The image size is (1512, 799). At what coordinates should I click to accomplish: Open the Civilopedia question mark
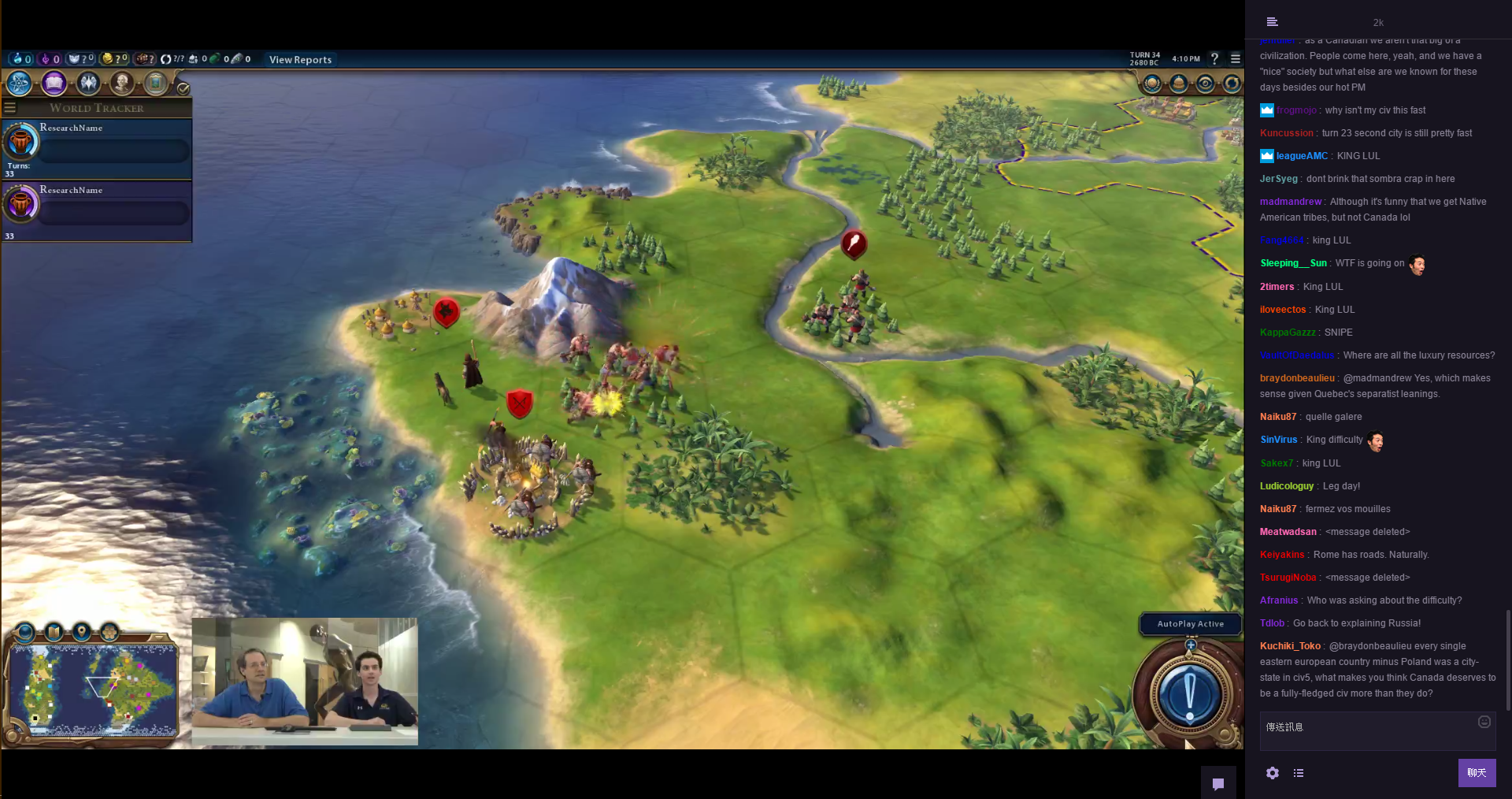pos(1214,59)
